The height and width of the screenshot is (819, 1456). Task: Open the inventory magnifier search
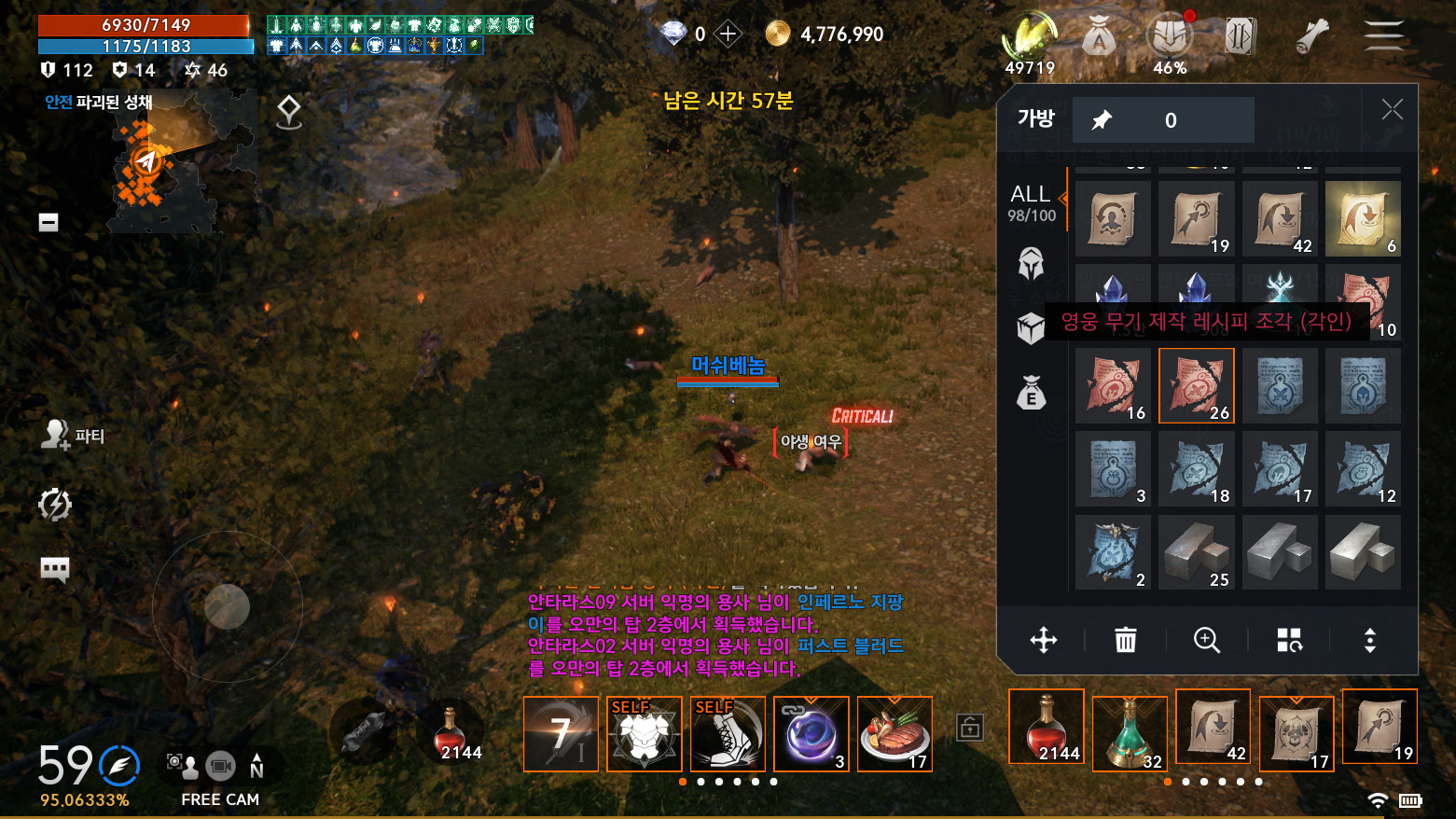pos(1207,640)
